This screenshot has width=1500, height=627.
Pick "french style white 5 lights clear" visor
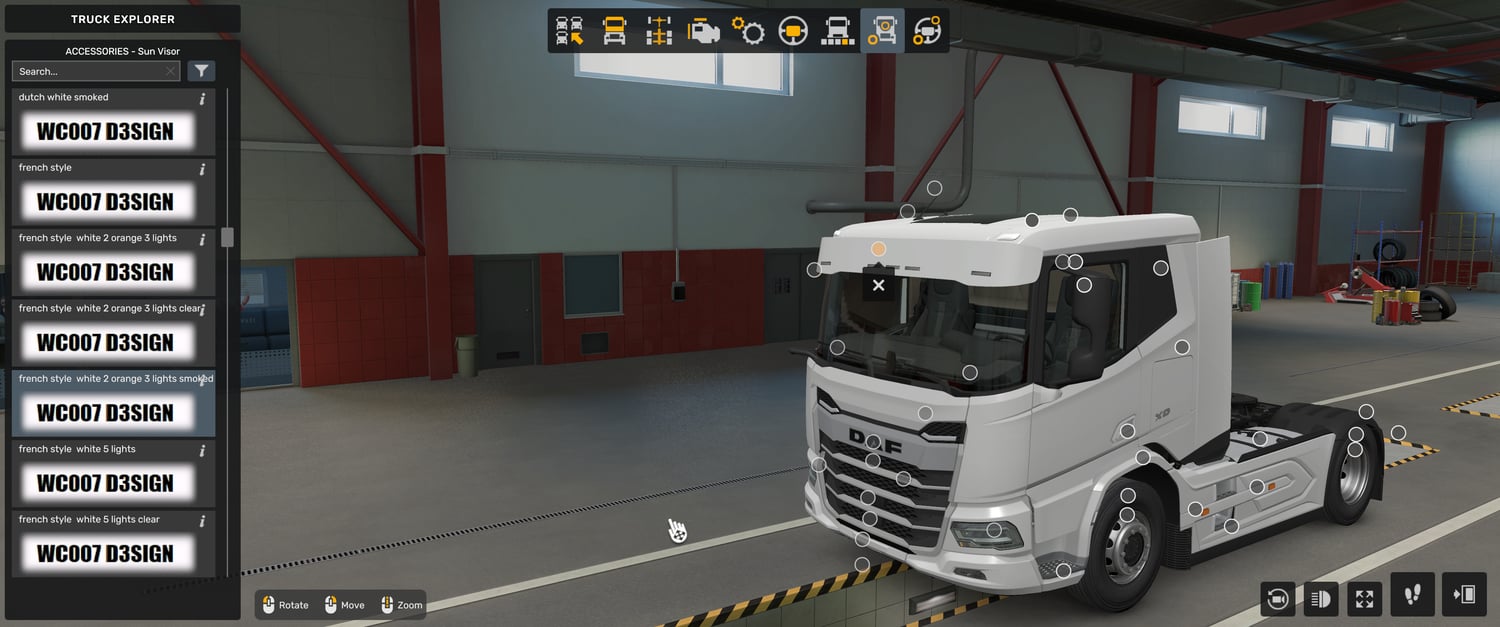(105, 553)
